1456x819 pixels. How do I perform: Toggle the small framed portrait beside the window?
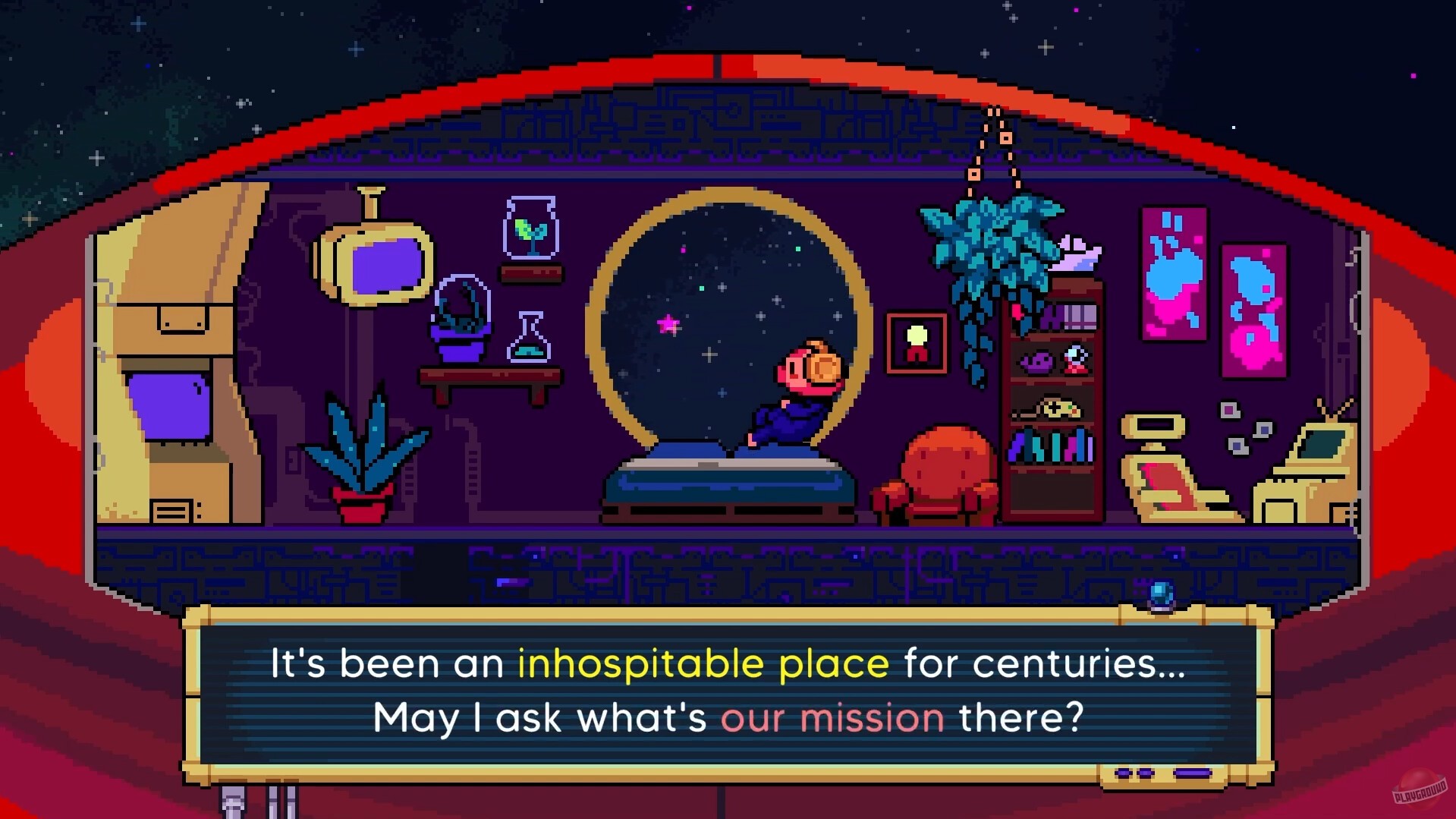point(917,341)
